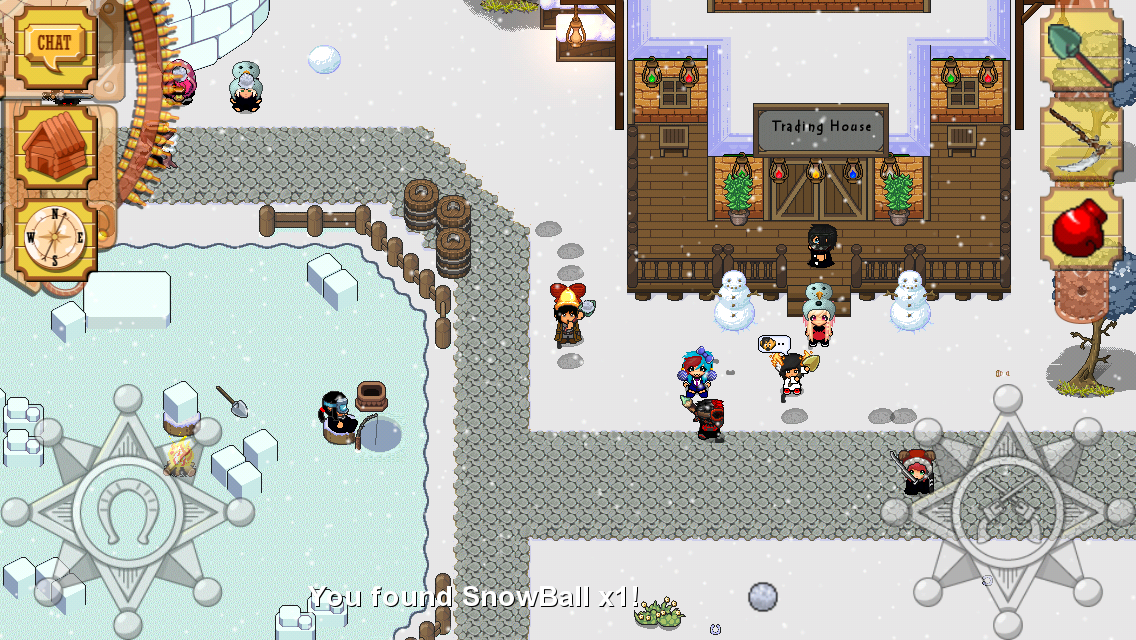Open the CHAT speech bubble button

(54, 45)
